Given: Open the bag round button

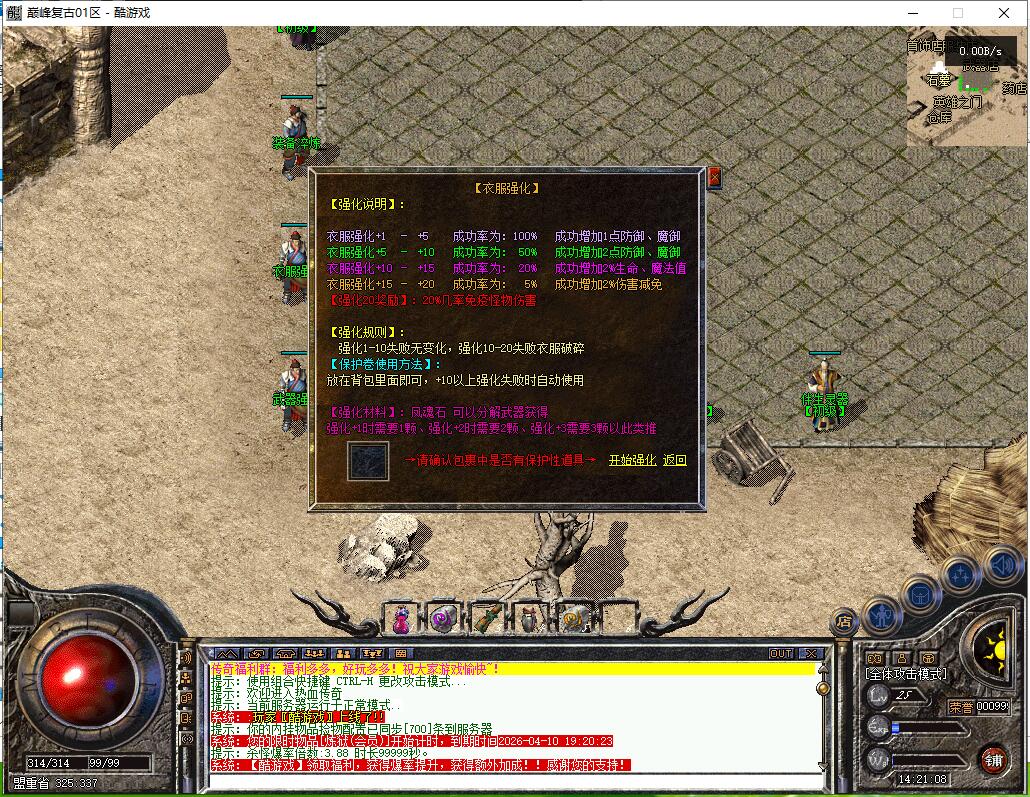Looking at the screenshot, I should pos(921,595).
